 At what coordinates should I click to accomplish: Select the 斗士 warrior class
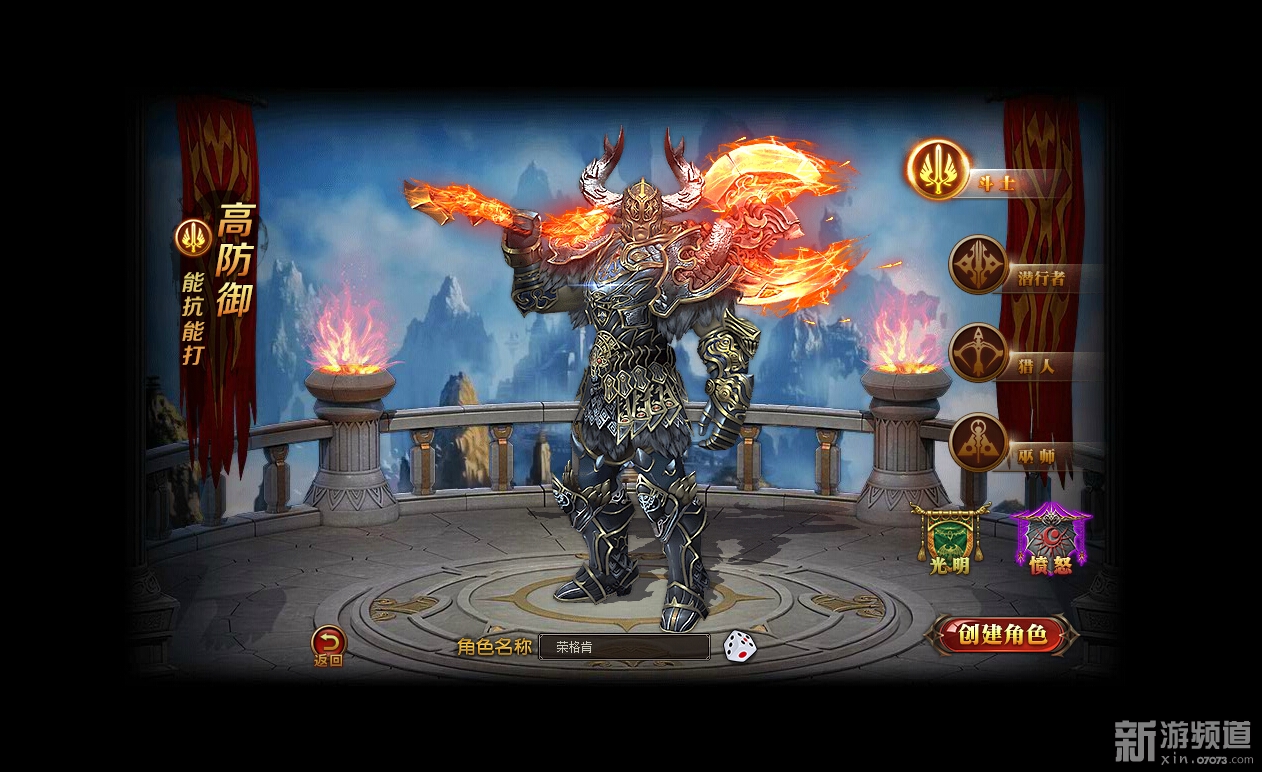(x=938, y=169)
